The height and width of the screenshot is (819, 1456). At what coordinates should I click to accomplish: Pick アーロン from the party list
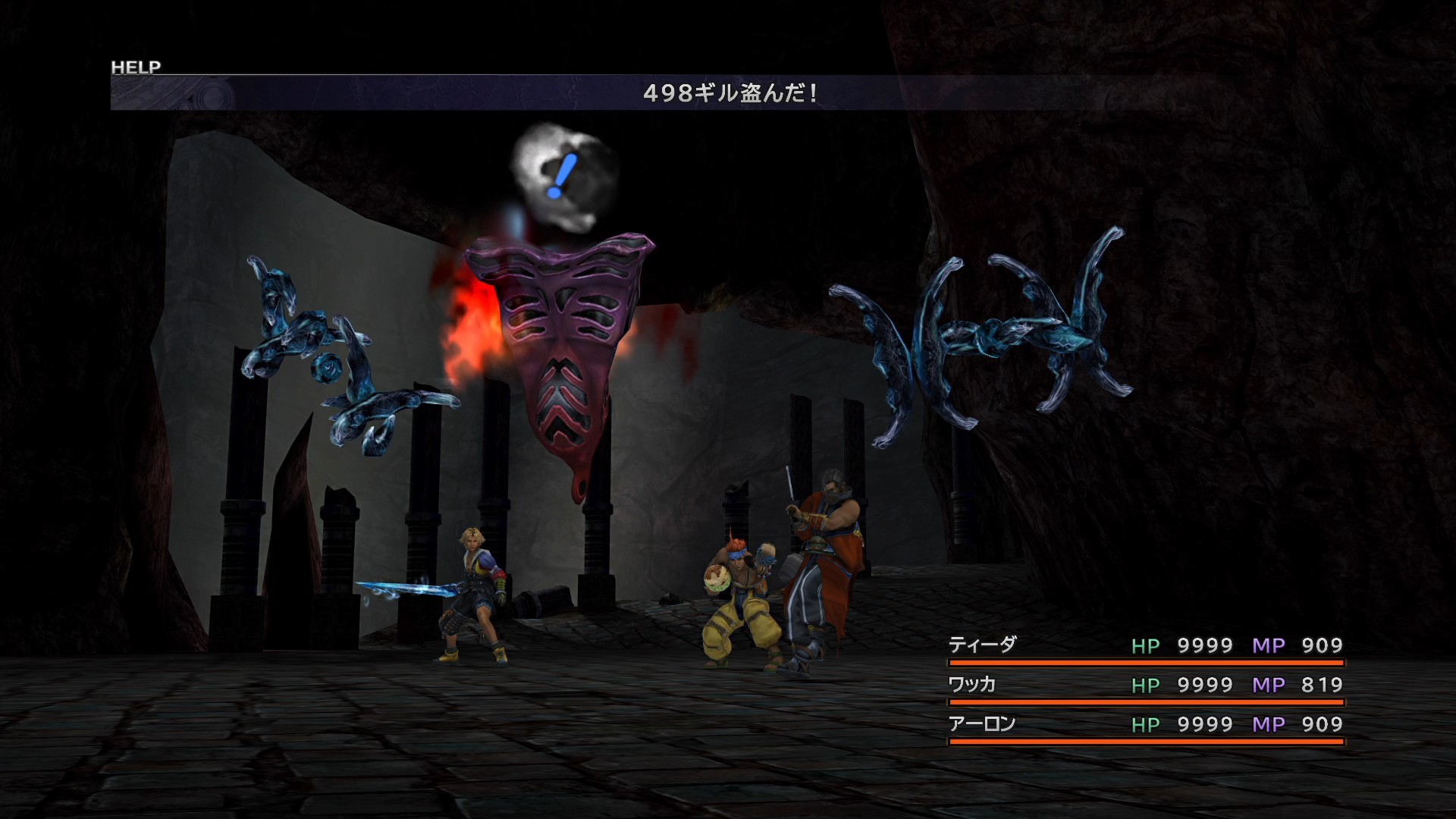point(981,724)
